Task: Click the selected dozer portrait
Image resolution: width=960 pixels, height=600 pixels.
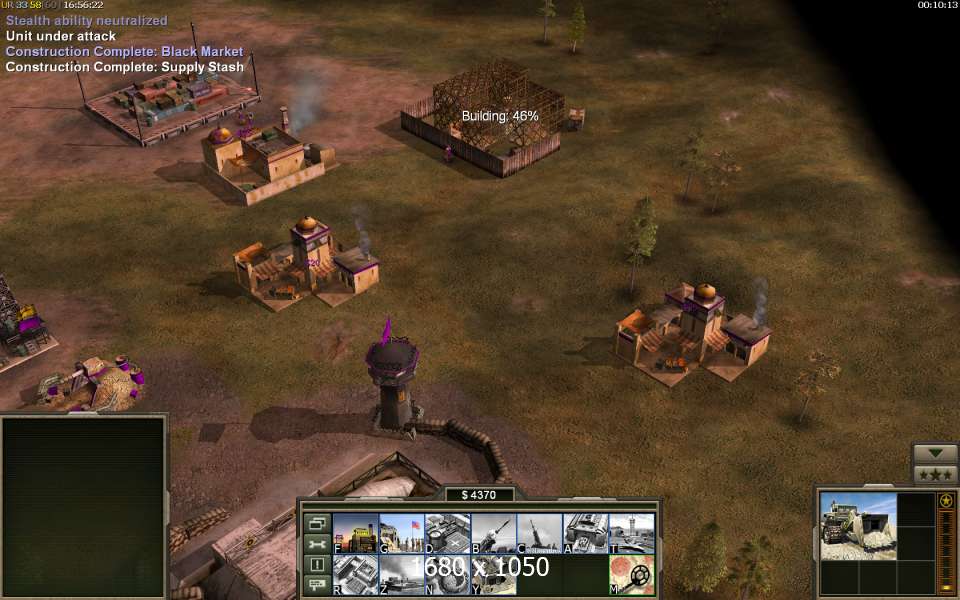Action: (858, 526)
